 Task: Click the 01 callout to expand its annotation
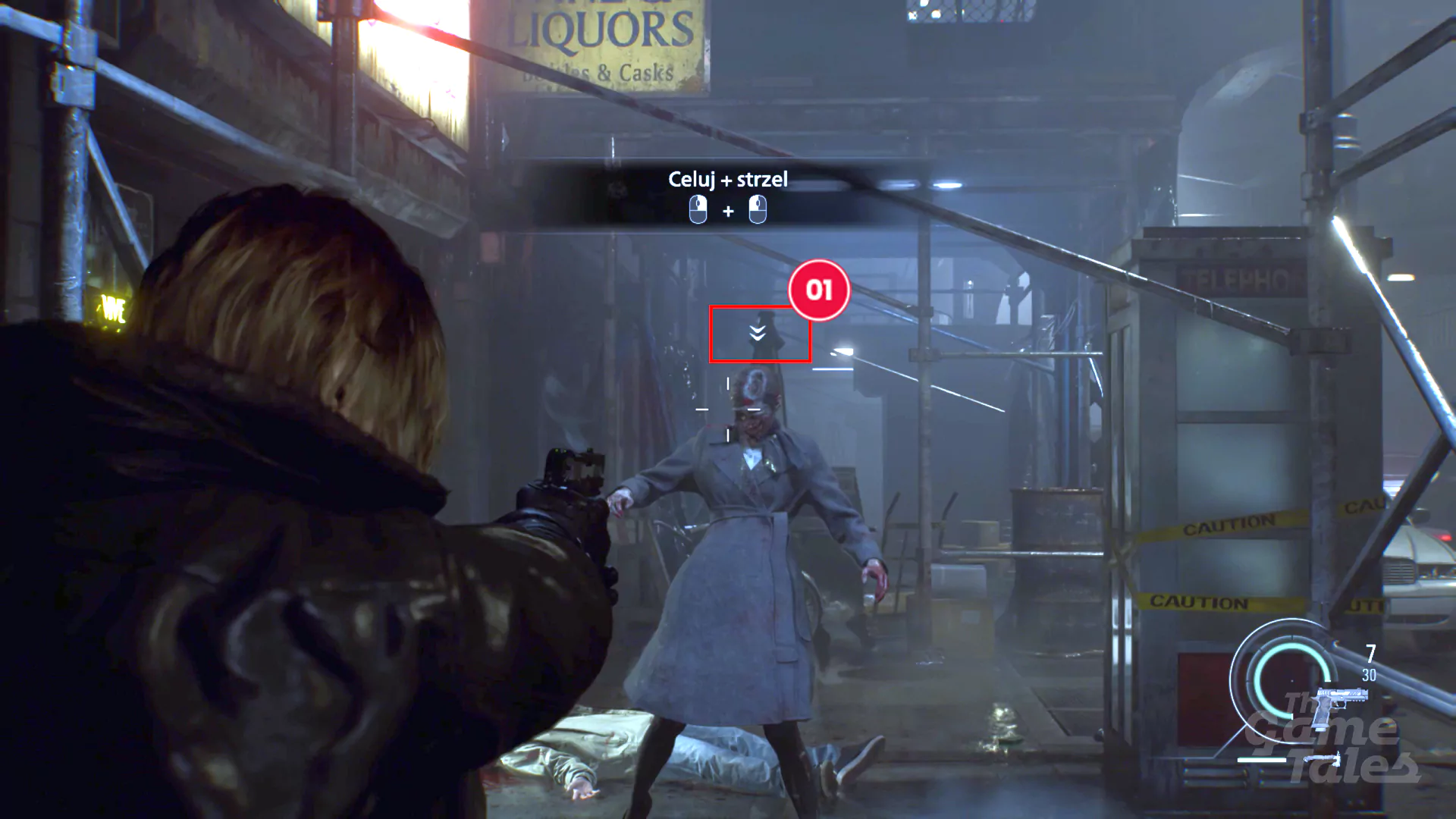click(x=821, y=290)
